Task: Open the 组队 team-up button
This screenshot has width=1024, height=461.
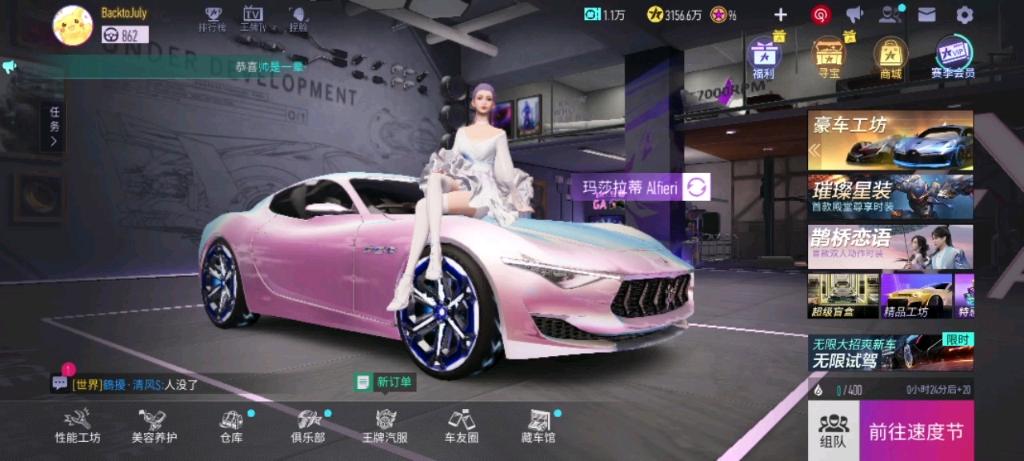Action: pos(832,431)
